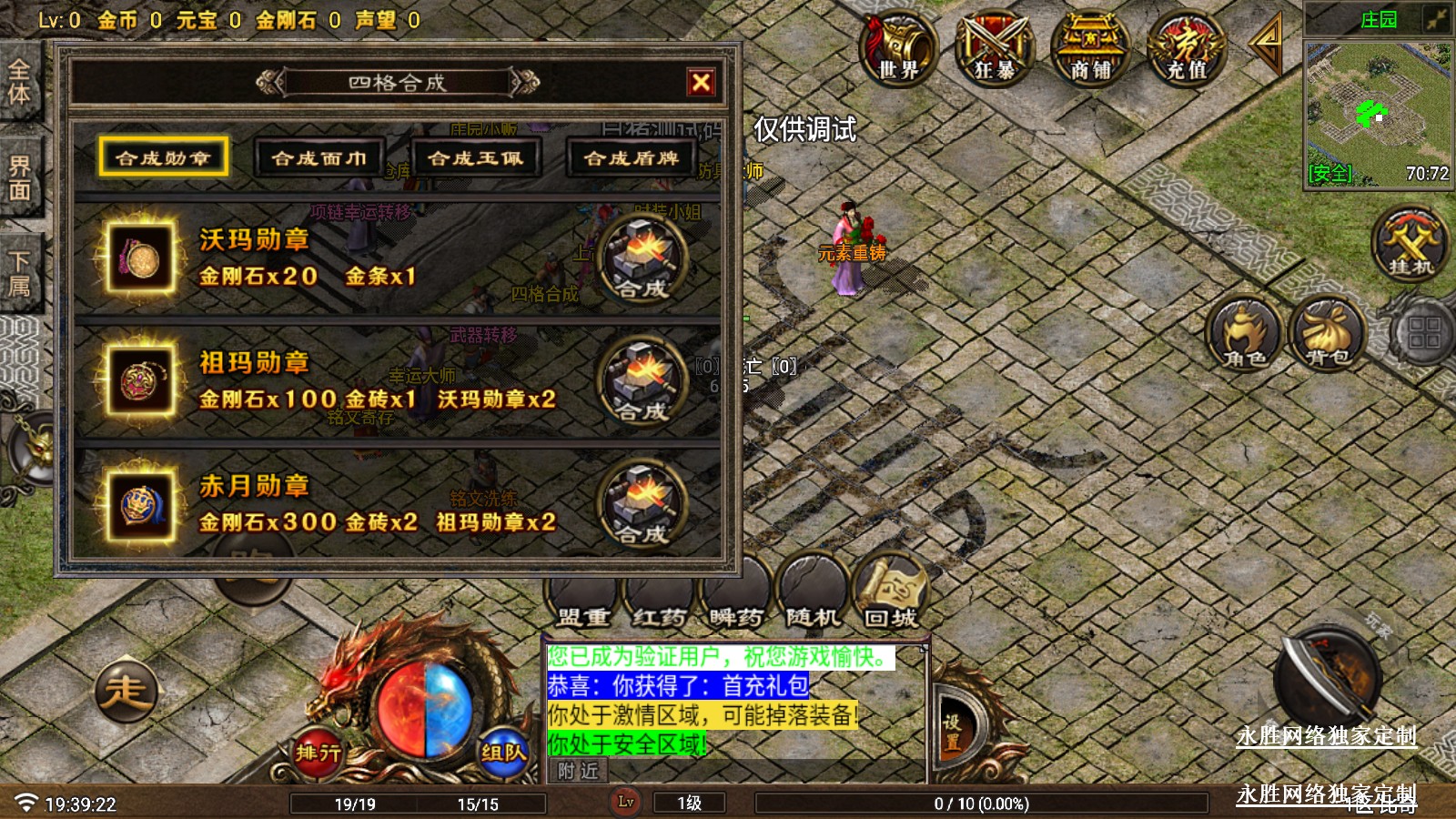Open the 合成玉佩 tab

476,157
